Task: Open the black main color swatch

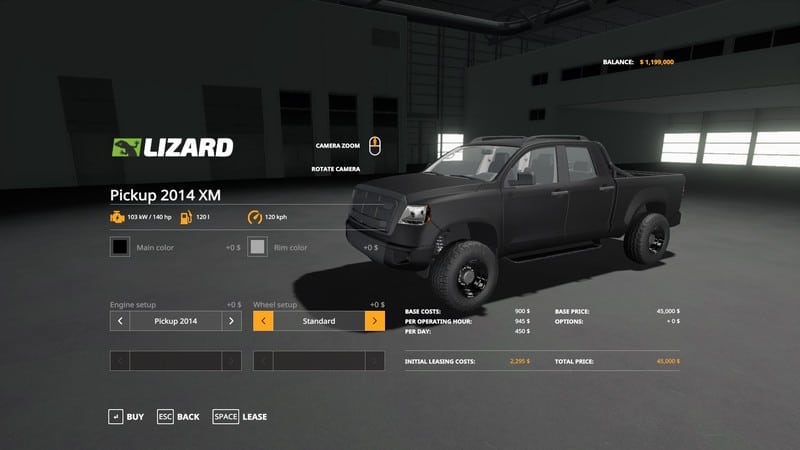Action: coord(120,246)
